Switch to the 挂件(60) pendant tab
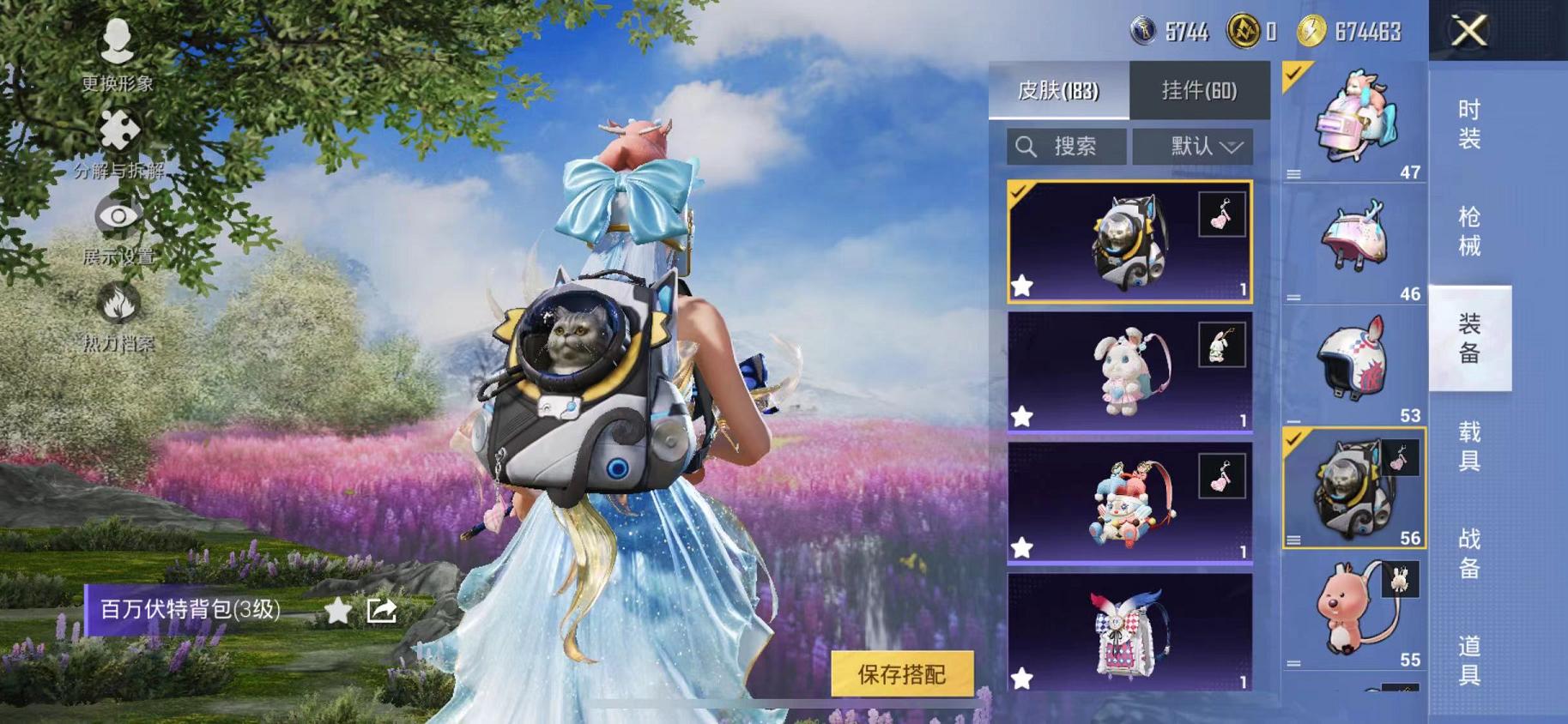The width and height of the screenshot is (1568, 724). click(x=1201, y=90)
